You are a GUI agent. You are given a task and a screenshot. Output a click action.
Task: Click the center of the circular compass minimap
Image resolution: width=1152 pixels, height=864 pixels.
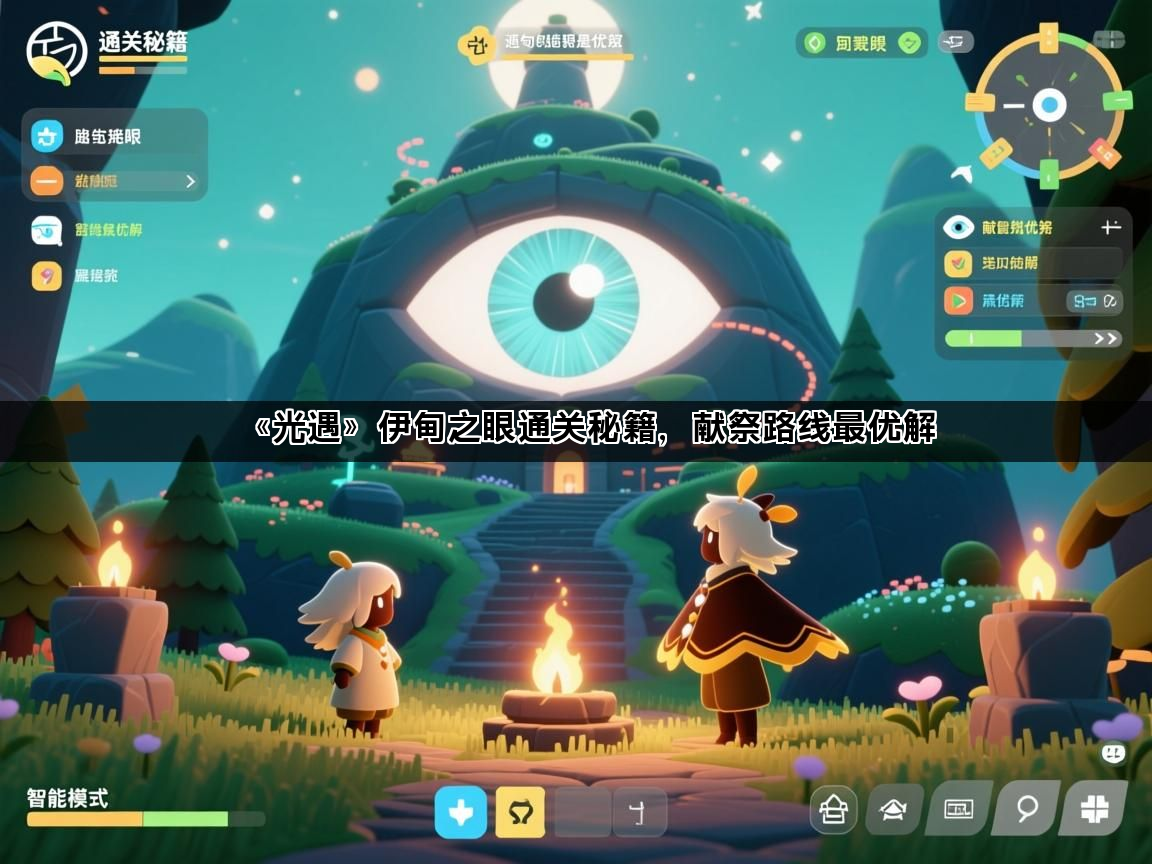pyautogui.click(x=1048, y=104)
